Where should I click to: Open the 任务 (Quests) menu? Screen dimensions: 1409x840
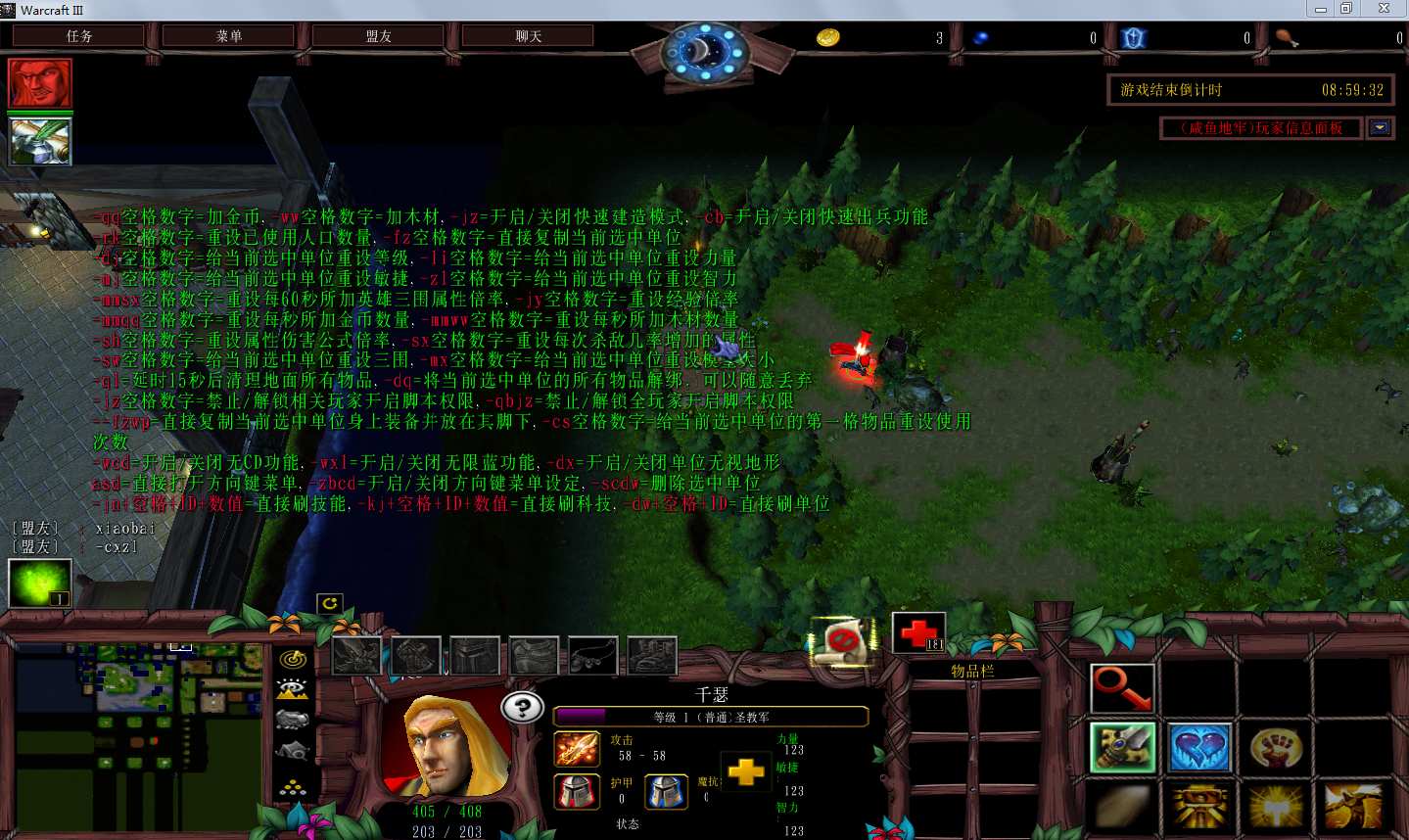(79, 36)
